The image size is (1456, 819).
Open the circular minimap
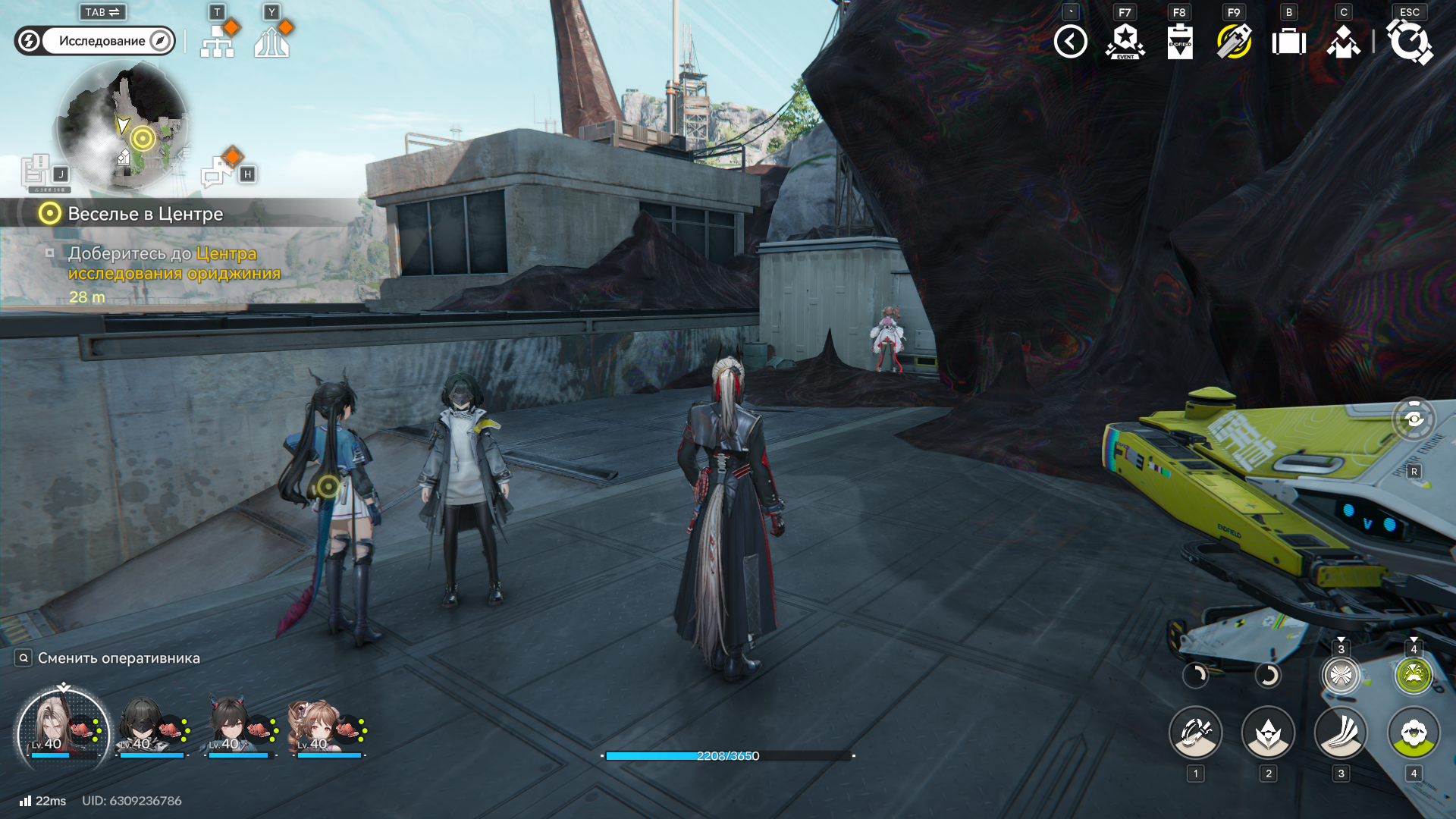pos(122,127)
